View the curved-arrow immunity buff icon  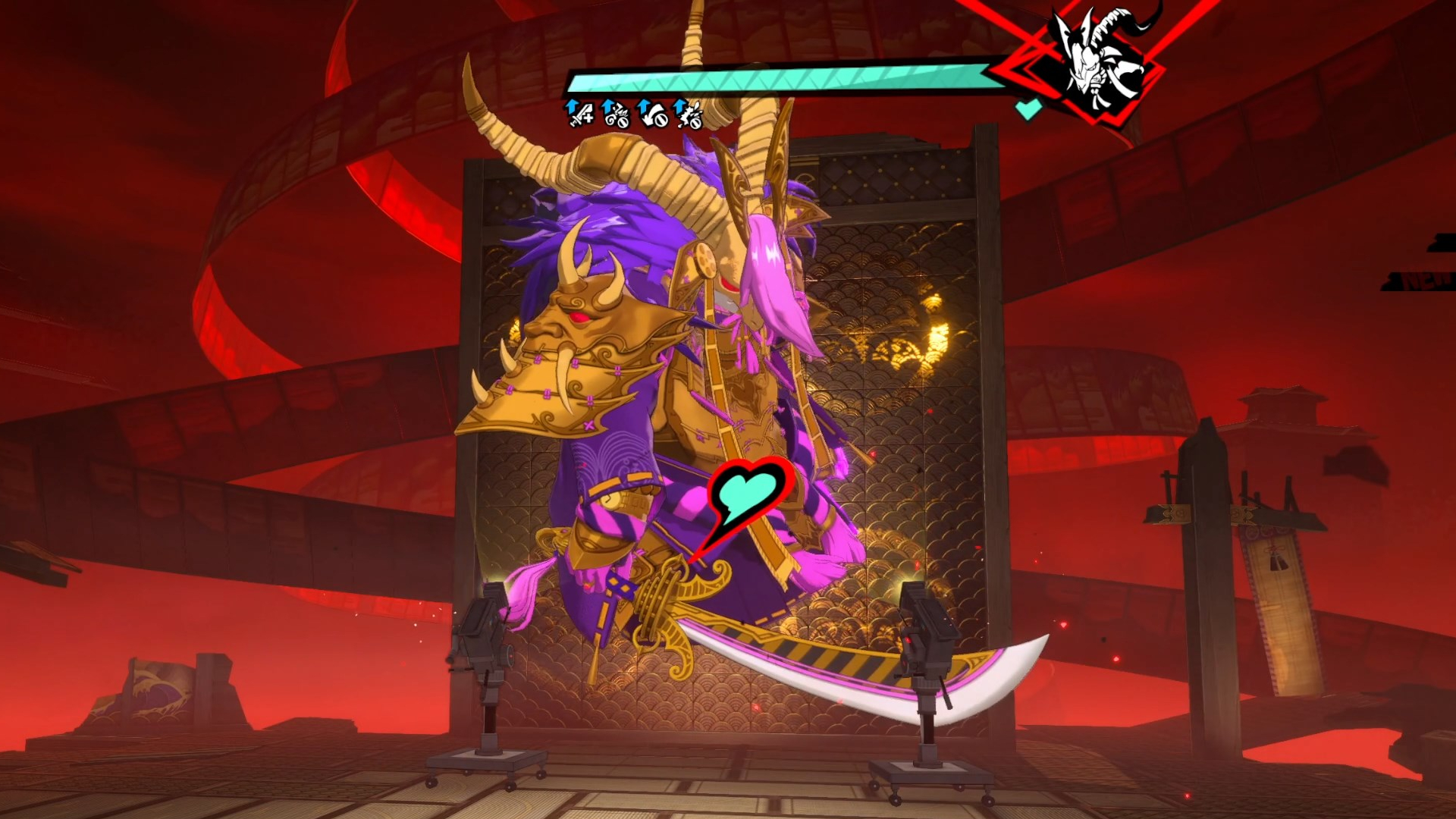652,114
